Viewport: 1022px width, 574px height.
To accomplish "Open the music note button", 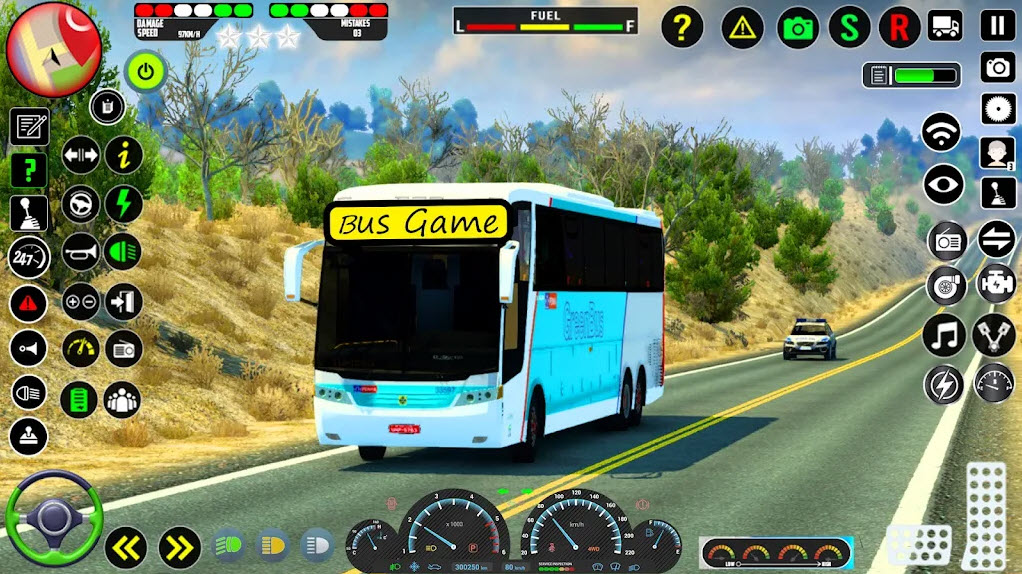I will coord(942,334).
